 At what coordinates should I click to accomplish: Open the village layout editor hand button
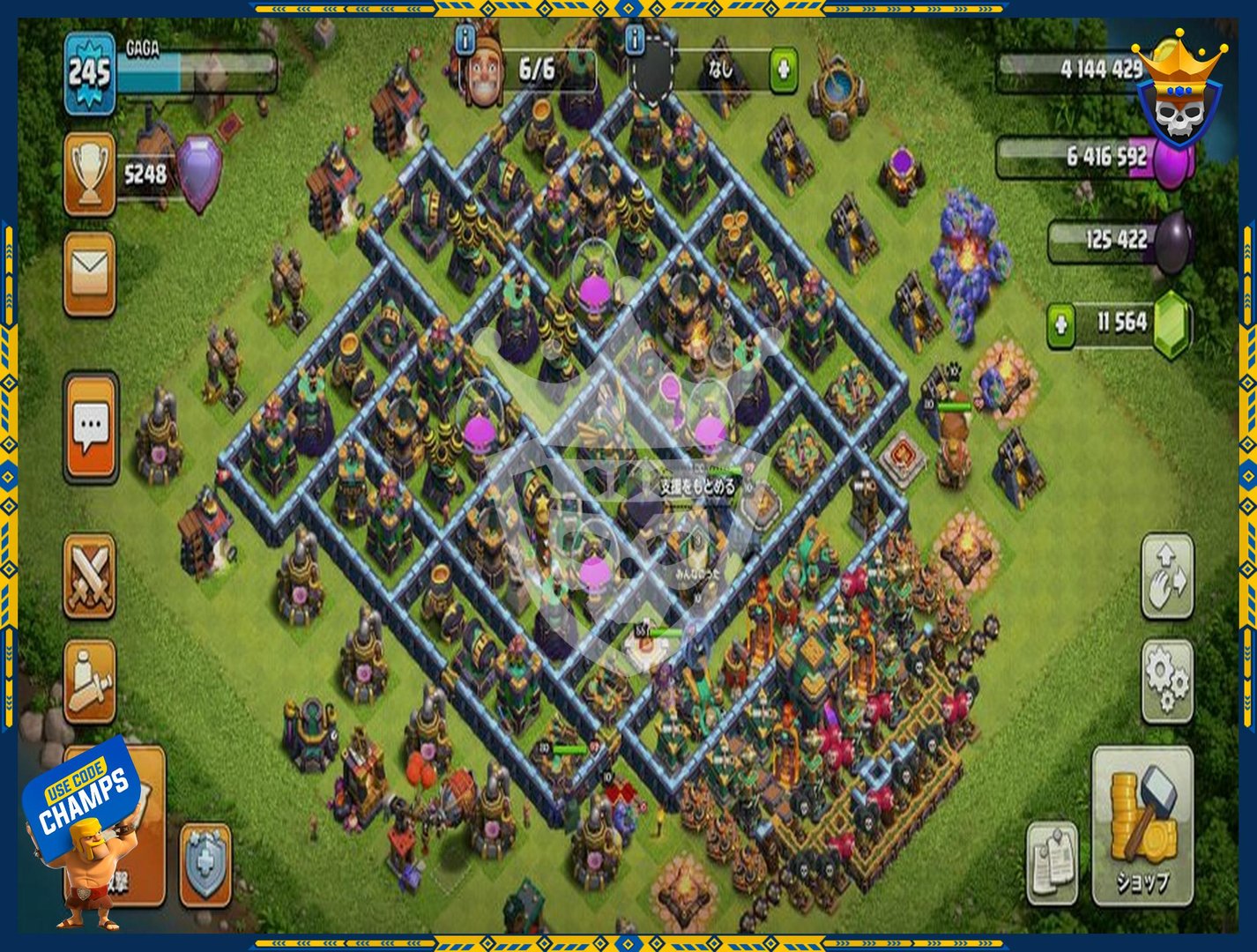pos(1168,576)
